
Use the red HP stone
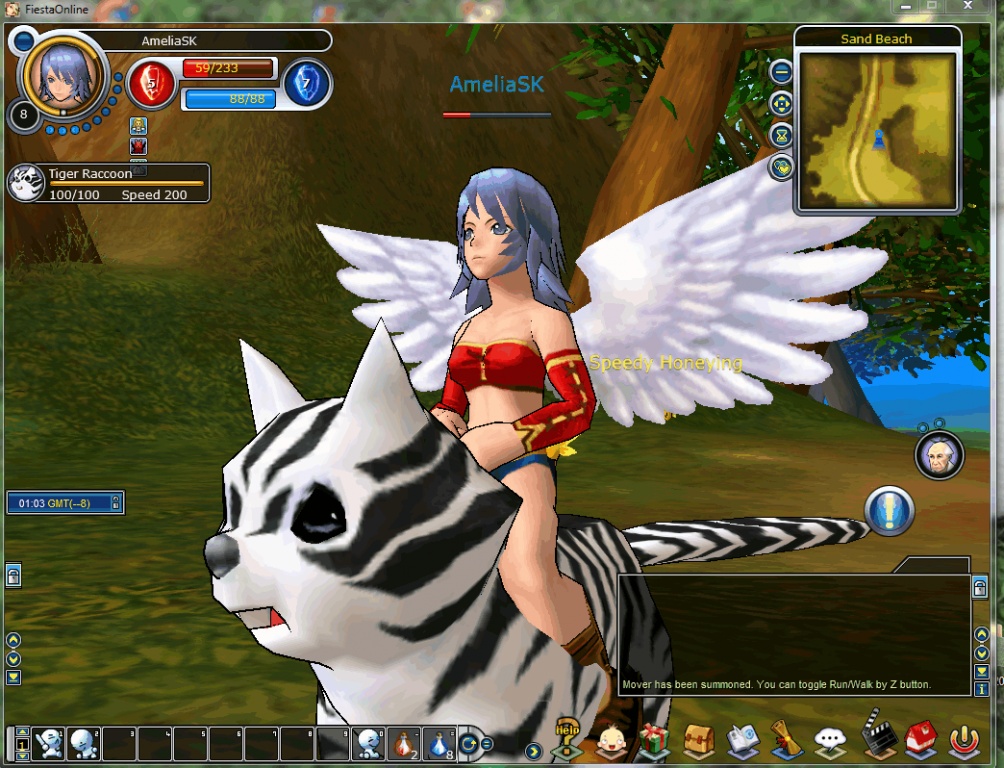(x=152, y=84)
